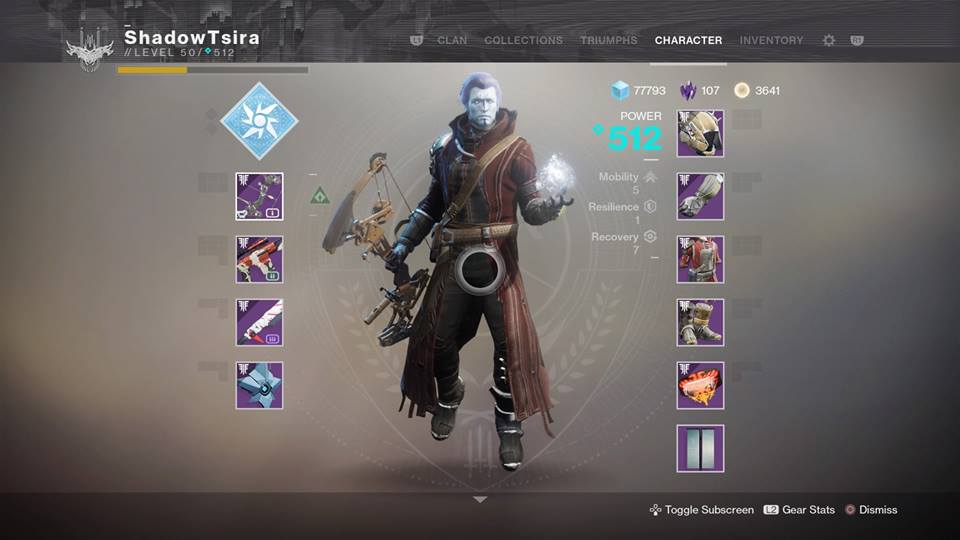
Task: Go to the Triumphs tab
Action: coord(608,41)
